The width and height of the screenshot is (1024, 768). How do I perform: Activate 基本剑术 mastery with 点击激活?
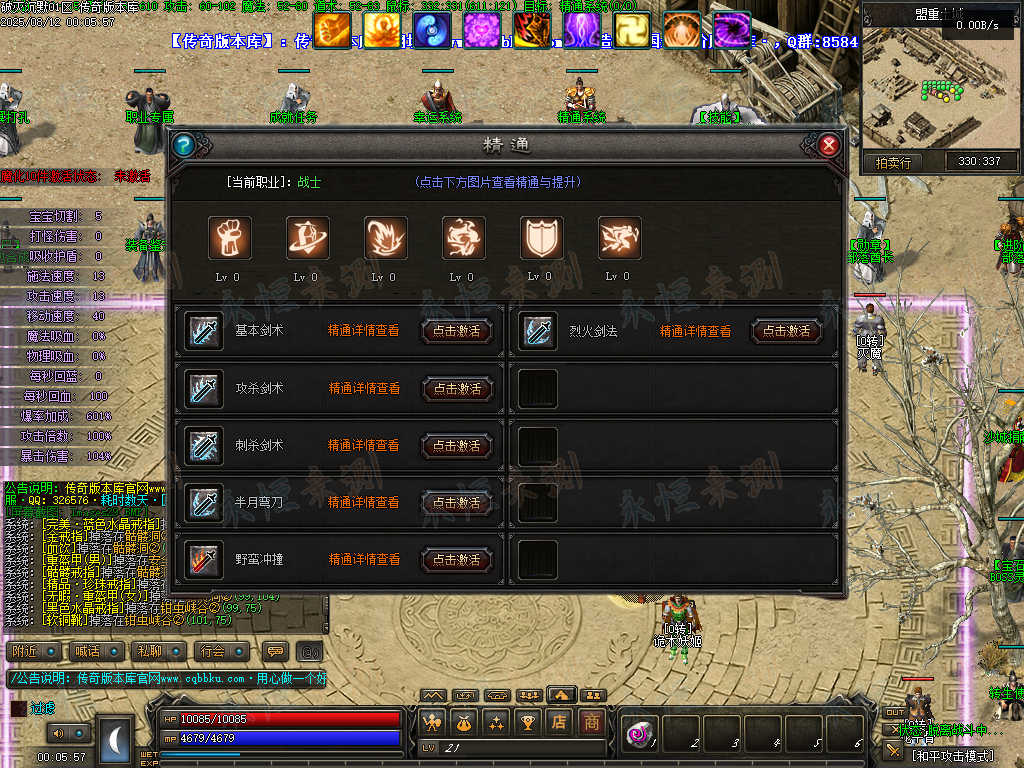(457, 331)
